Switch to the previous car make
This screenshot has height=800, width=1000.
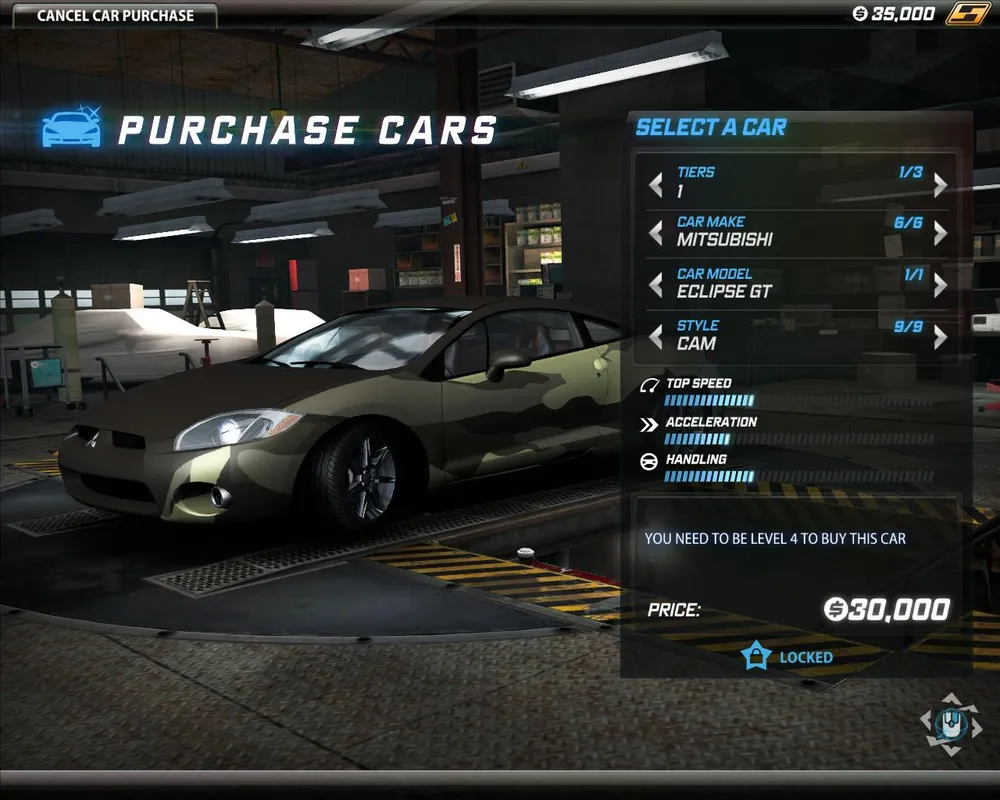pyautogui.click(x=656, y=234)
